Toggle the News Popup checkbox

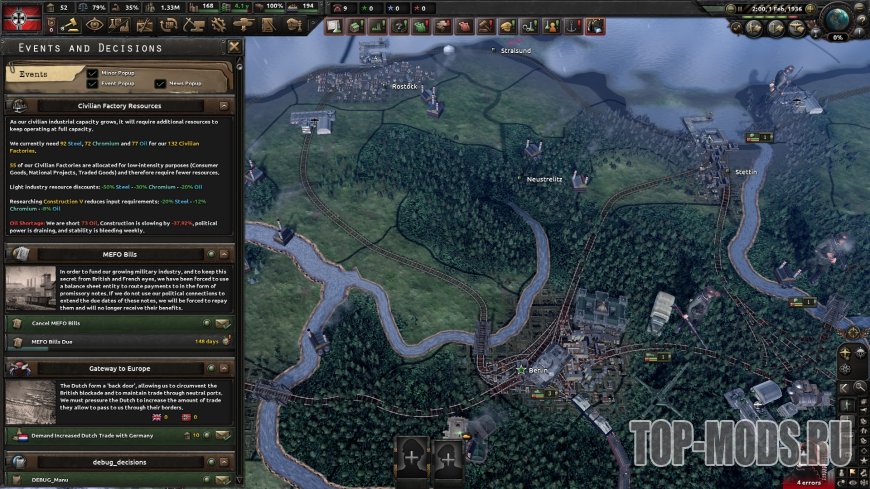[x=160, y=83]
